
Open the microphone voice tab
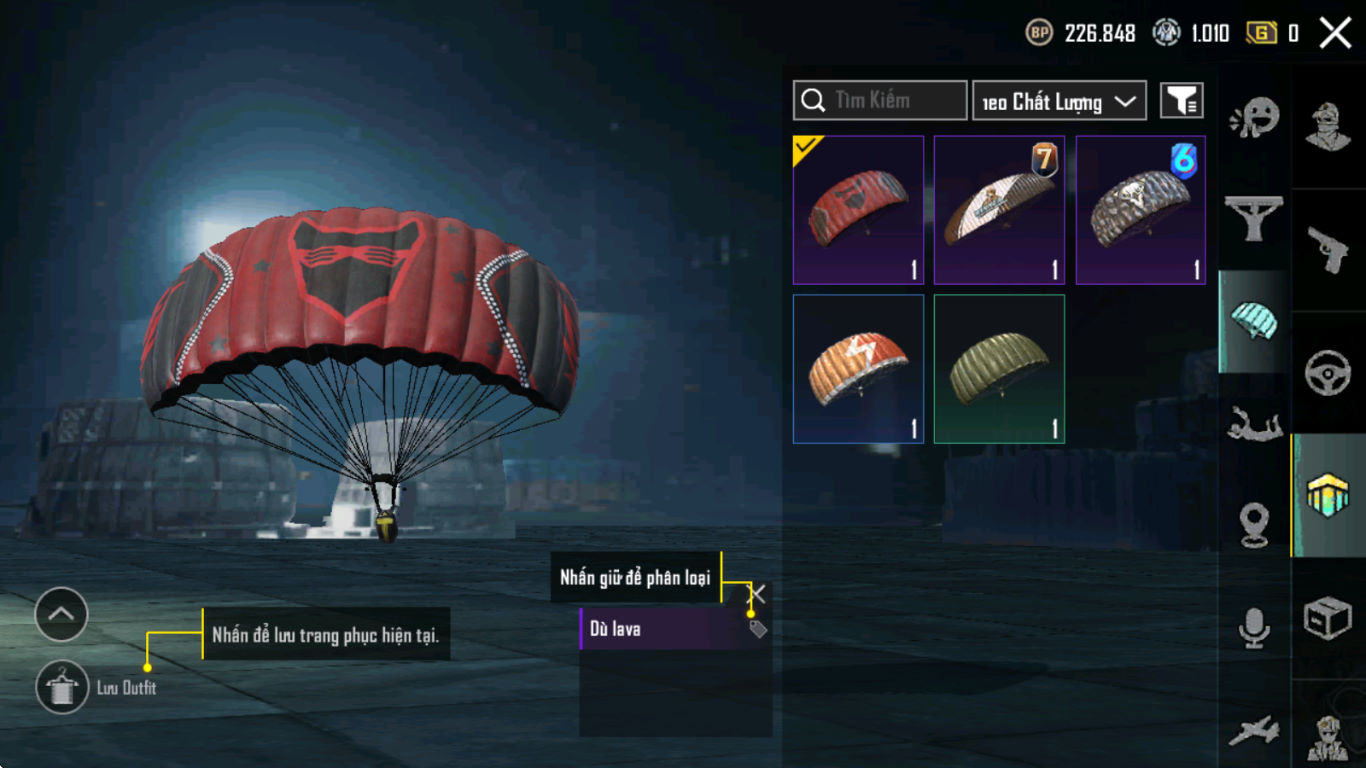(x=1254, y=628)
